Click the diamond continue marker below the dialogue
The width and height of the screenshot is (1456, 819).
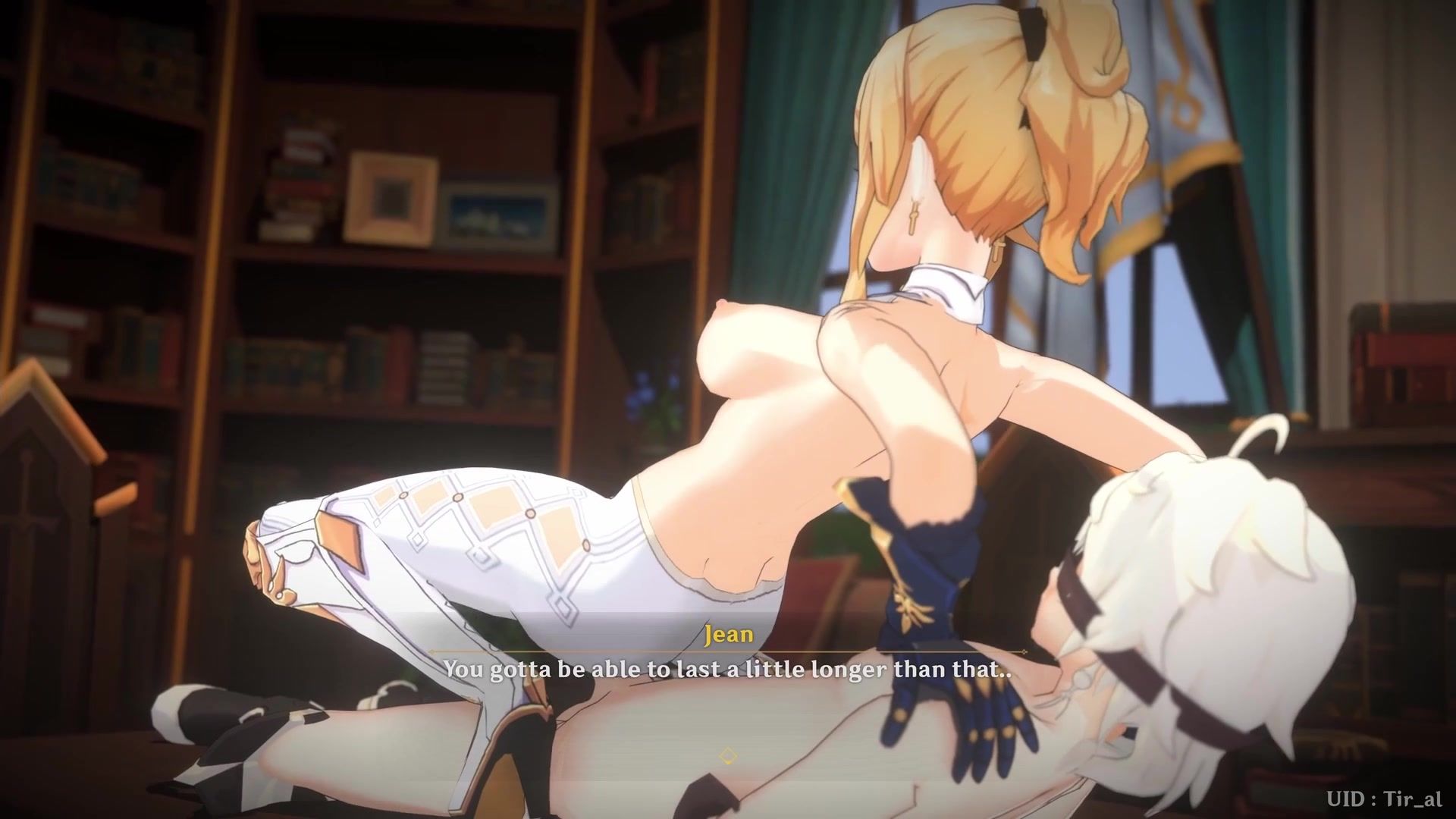click(727, 755)
